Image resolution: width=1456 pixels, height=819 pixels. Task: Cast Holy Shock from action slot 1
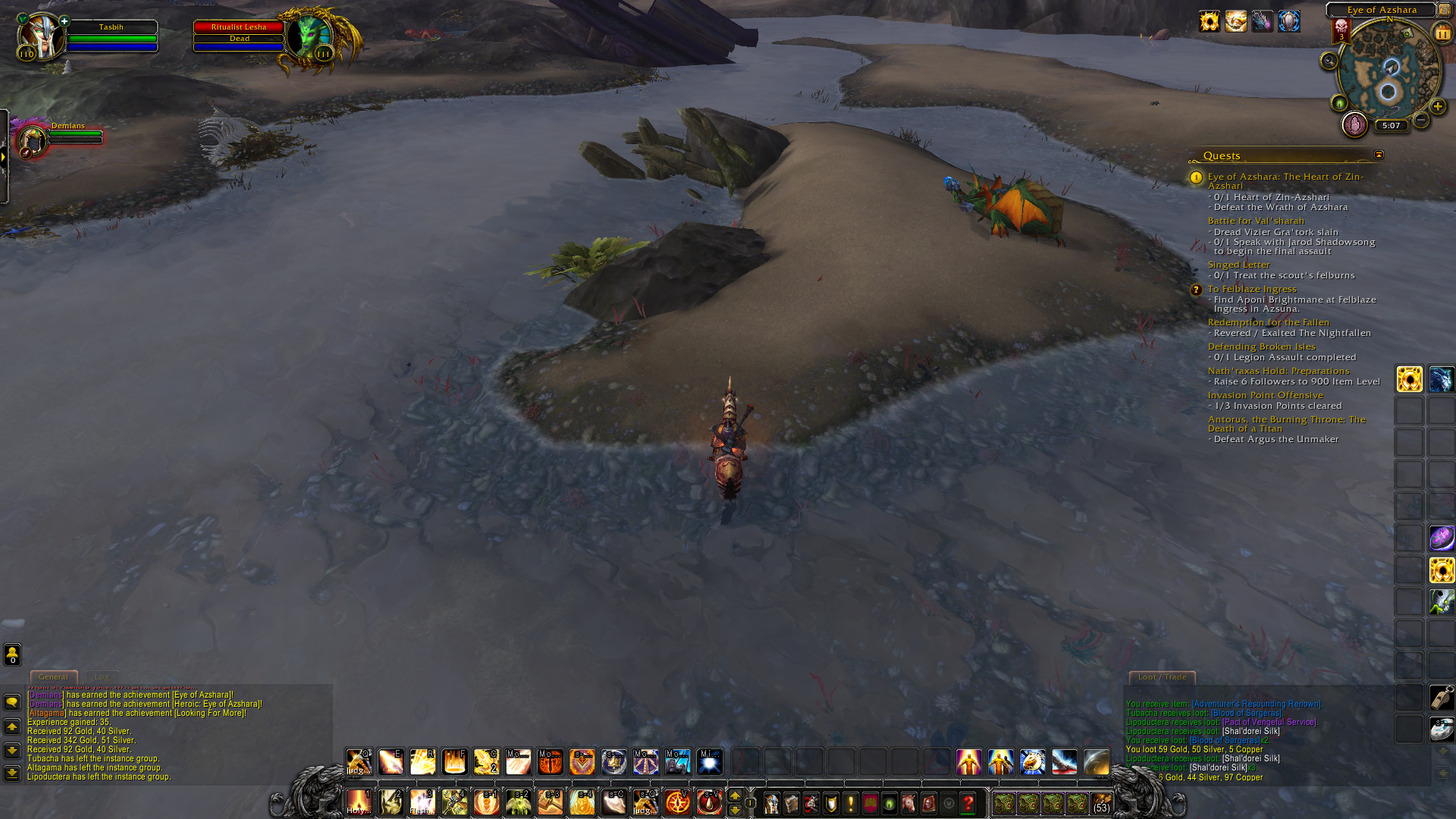pyautogui.click(x=359, y=802)
